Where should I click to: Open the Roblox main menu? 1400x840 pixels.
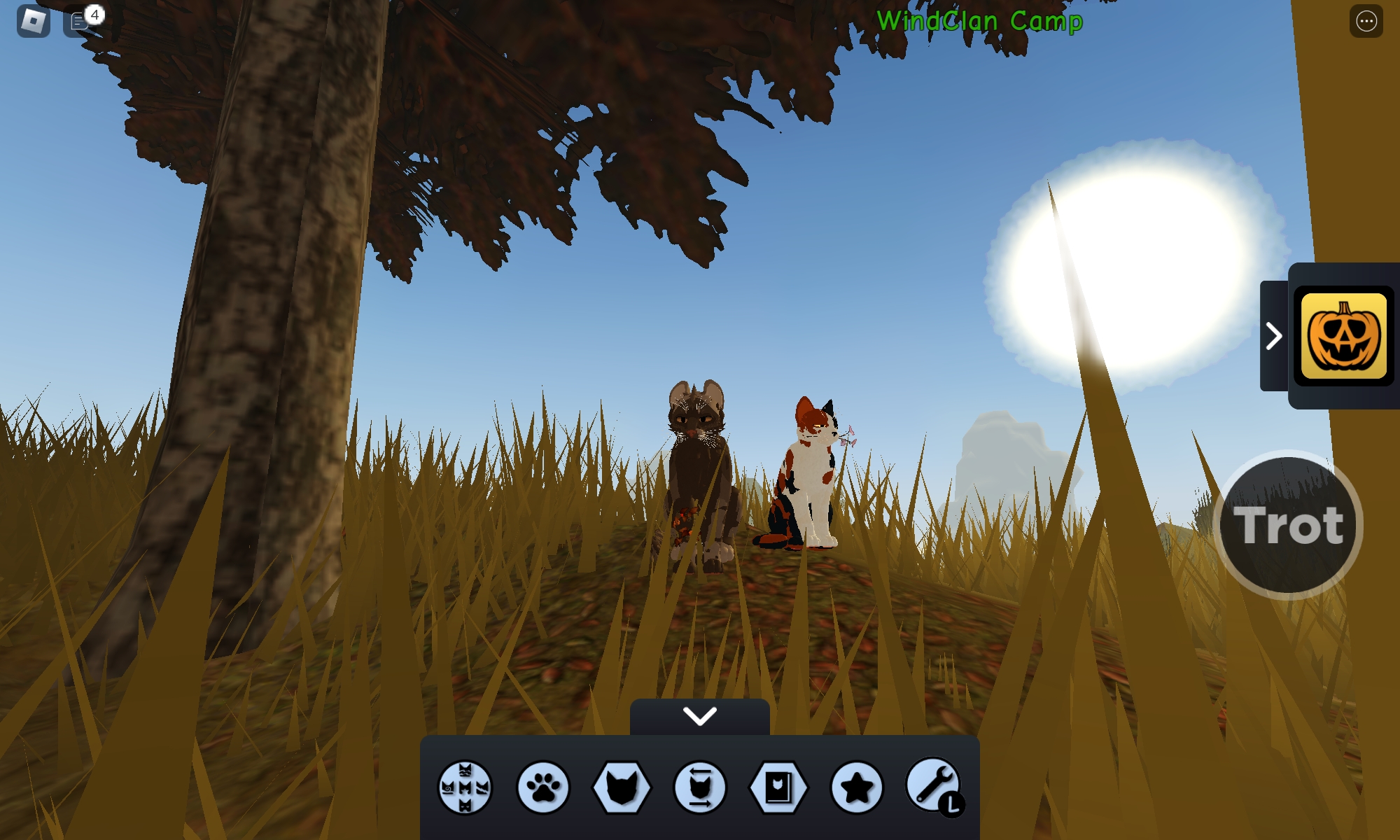(33, 21)
